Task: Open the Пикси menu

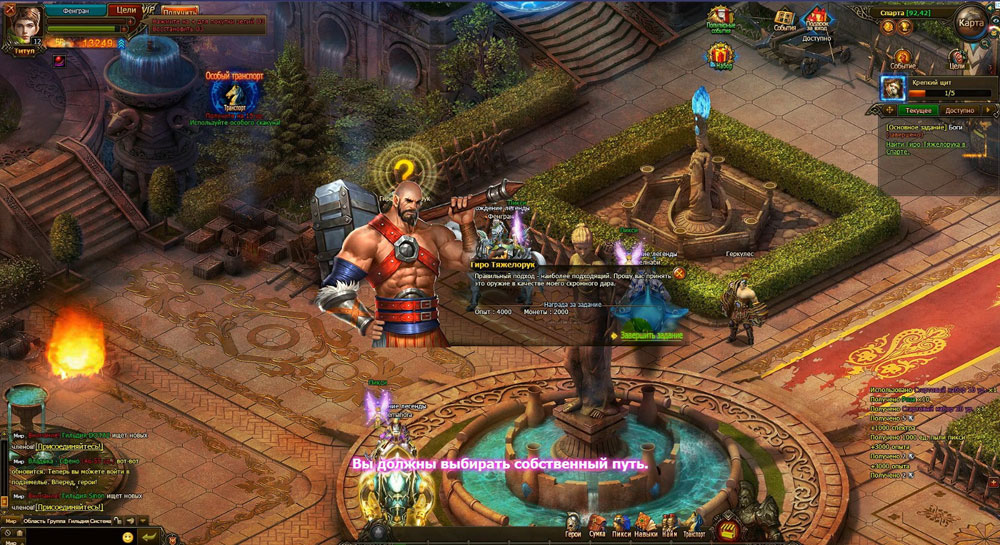Action: pyautogui.click(x=622, y=526)
